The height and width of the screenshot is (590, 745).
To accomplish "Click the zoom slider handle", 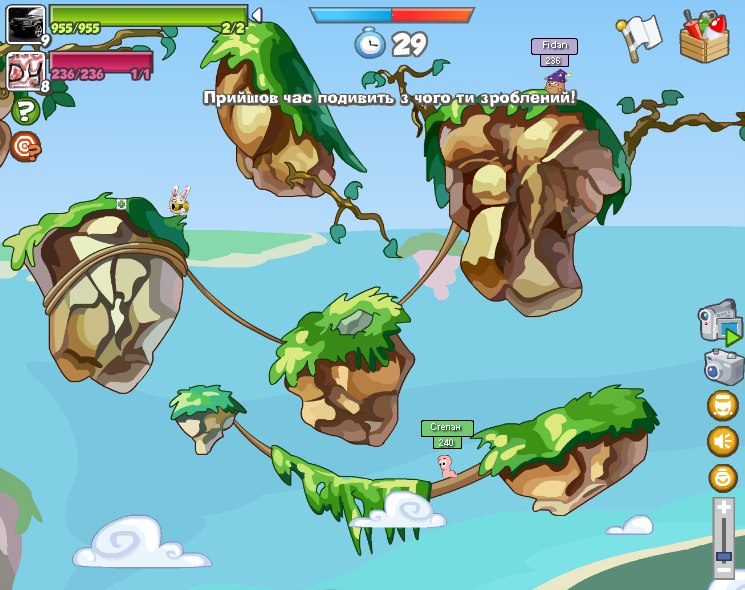I will coord(724,555).
